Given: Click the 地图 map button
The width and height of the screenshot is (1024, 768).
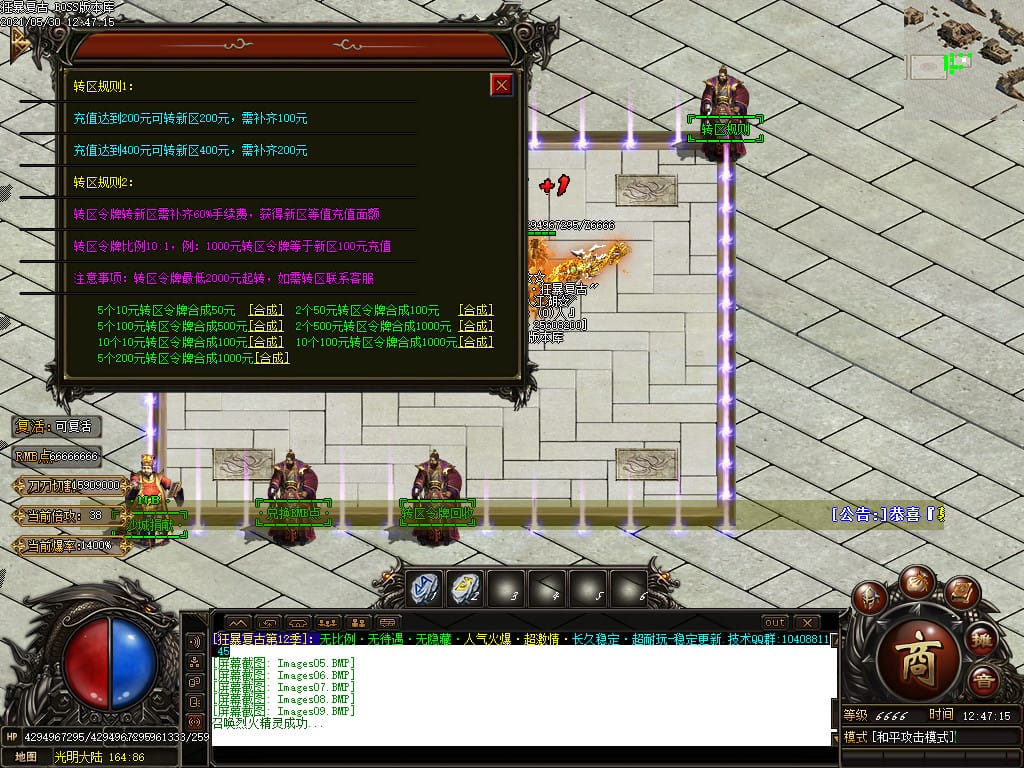Looking at the screenshot, I should pyautogui.click(x=25, y=757).
